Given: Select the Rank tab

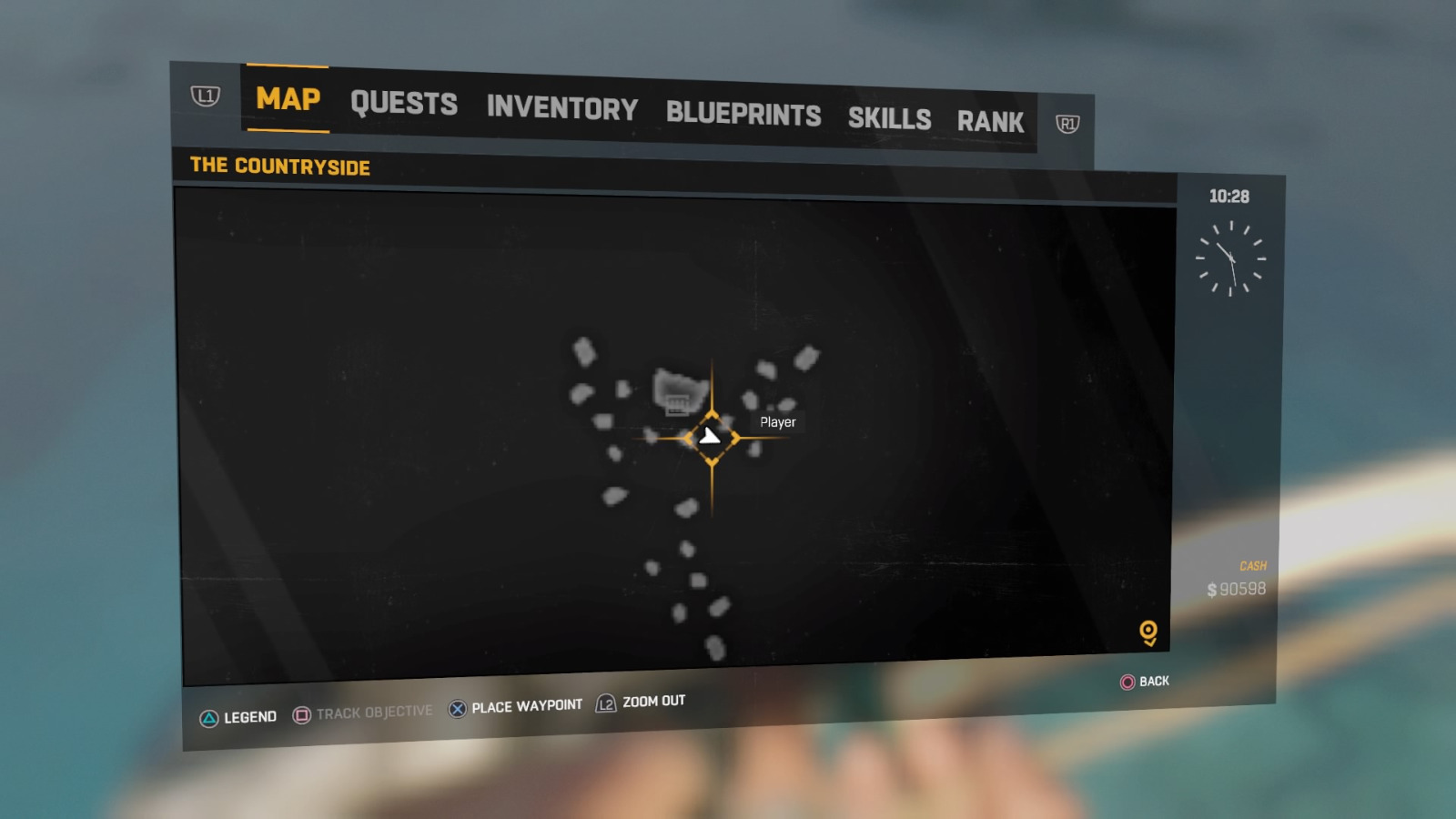Looking at the screenshot, I should (x=990, y=122).
